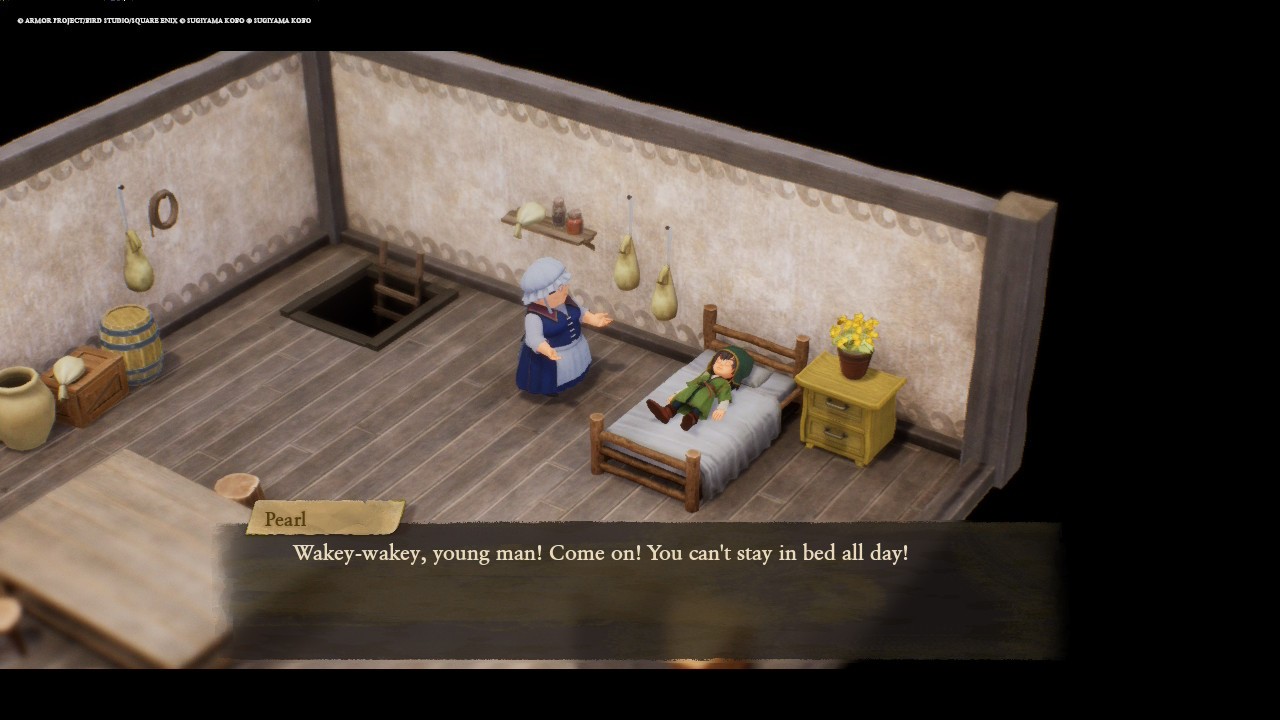Advance Pearl's dialogue text box
Viewport: 1280px width, 720px height.
coord(640,590)
